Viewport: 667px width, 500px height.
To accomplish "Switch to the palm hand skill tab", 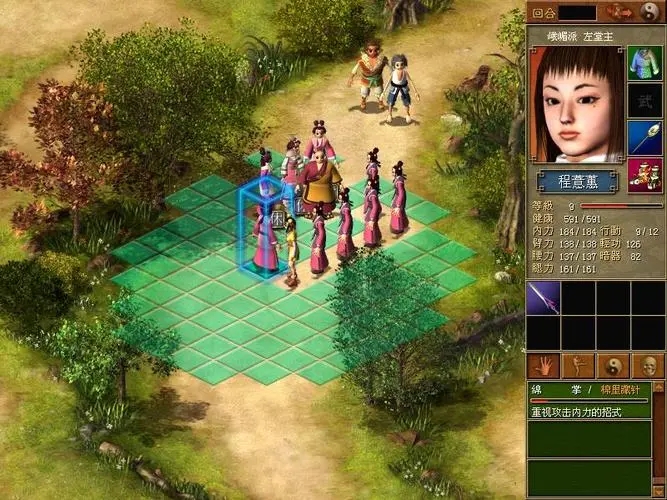I will [x=543, y=365].
